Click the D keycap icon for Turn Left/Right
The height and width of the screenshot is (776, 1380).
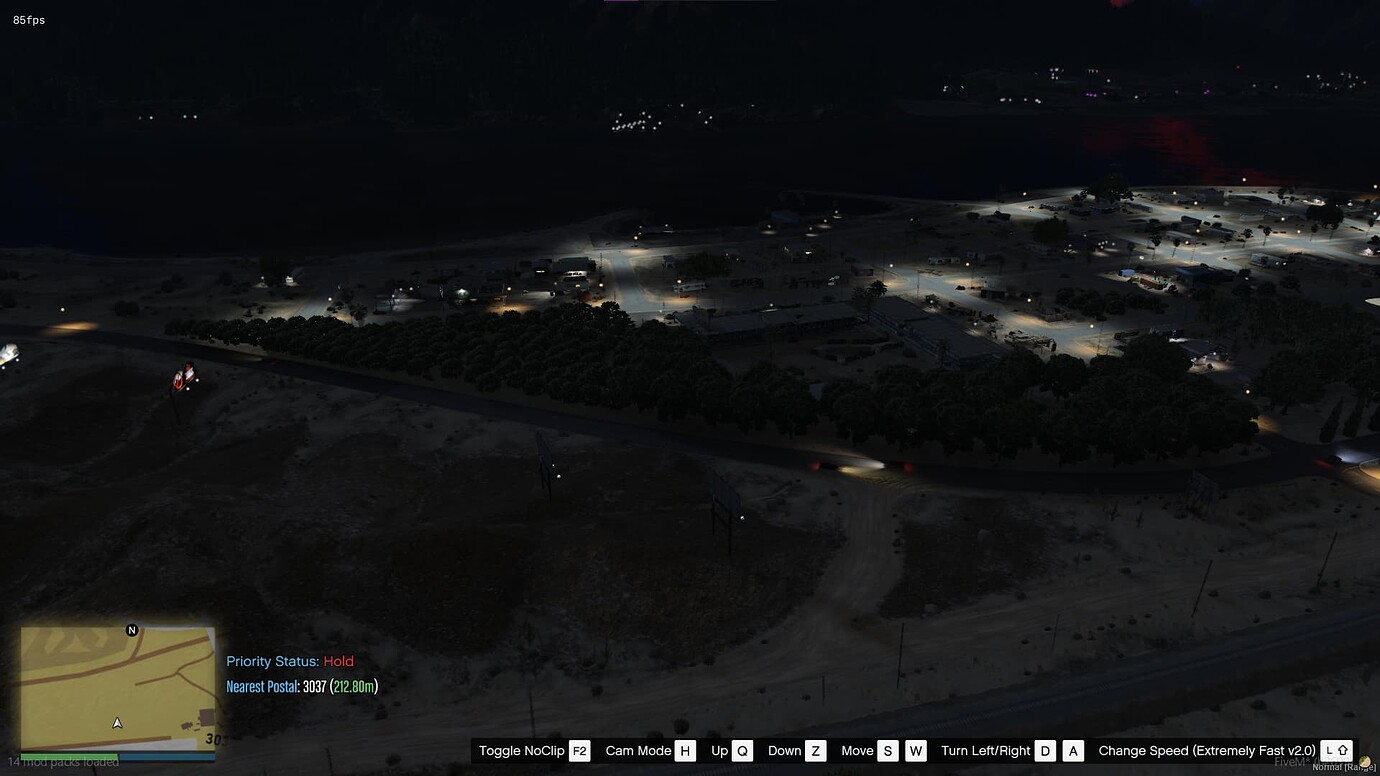coord(1046,750)
